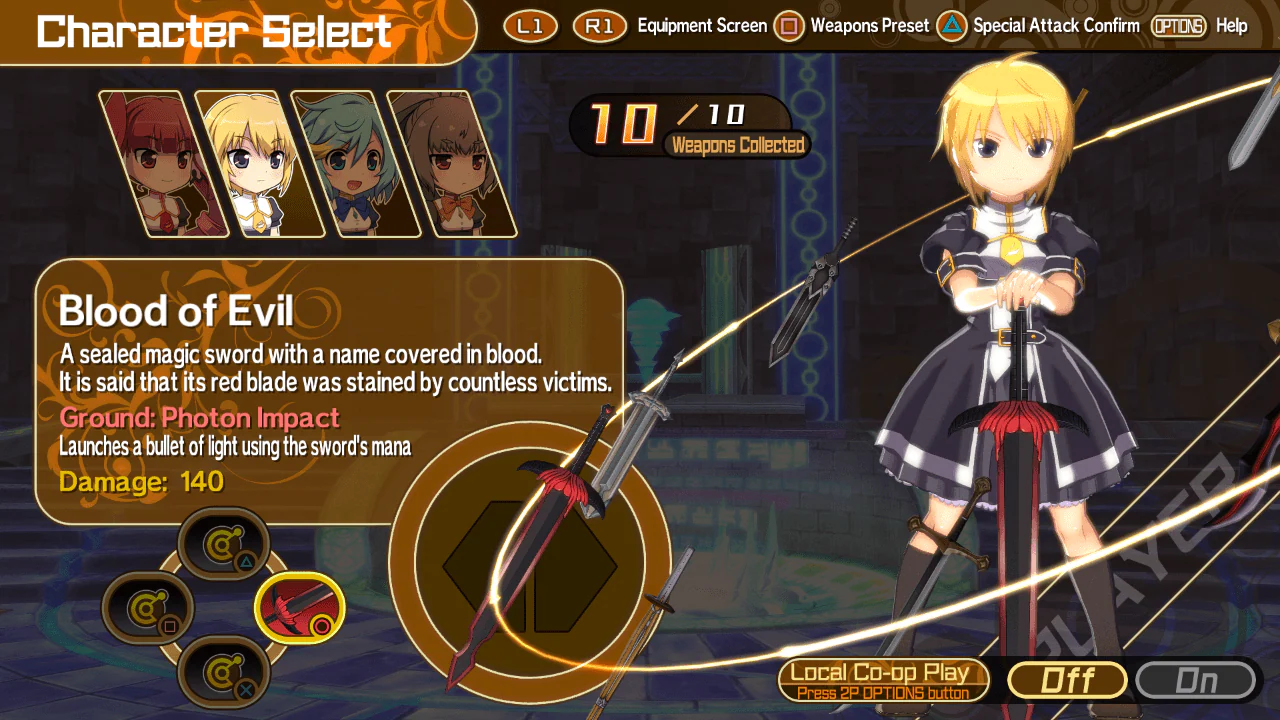The width and height of the screenshot is (1280, 720).
Task: Click the highlighted Blood of Evil sword icon
Action: coord(300,608)
